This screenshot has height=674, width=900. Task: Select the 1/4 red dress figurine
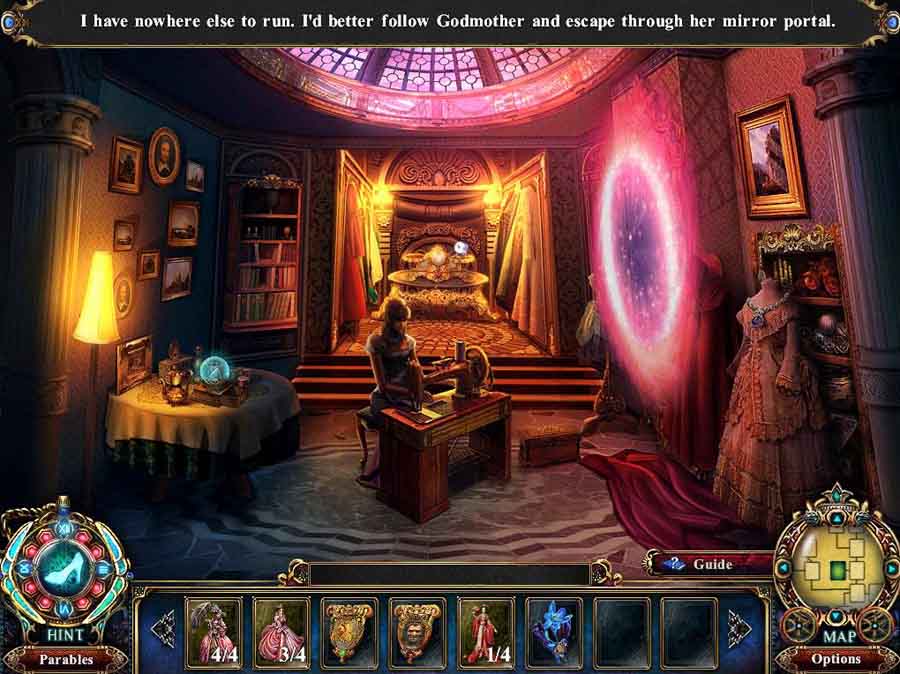tap(485, 630)
